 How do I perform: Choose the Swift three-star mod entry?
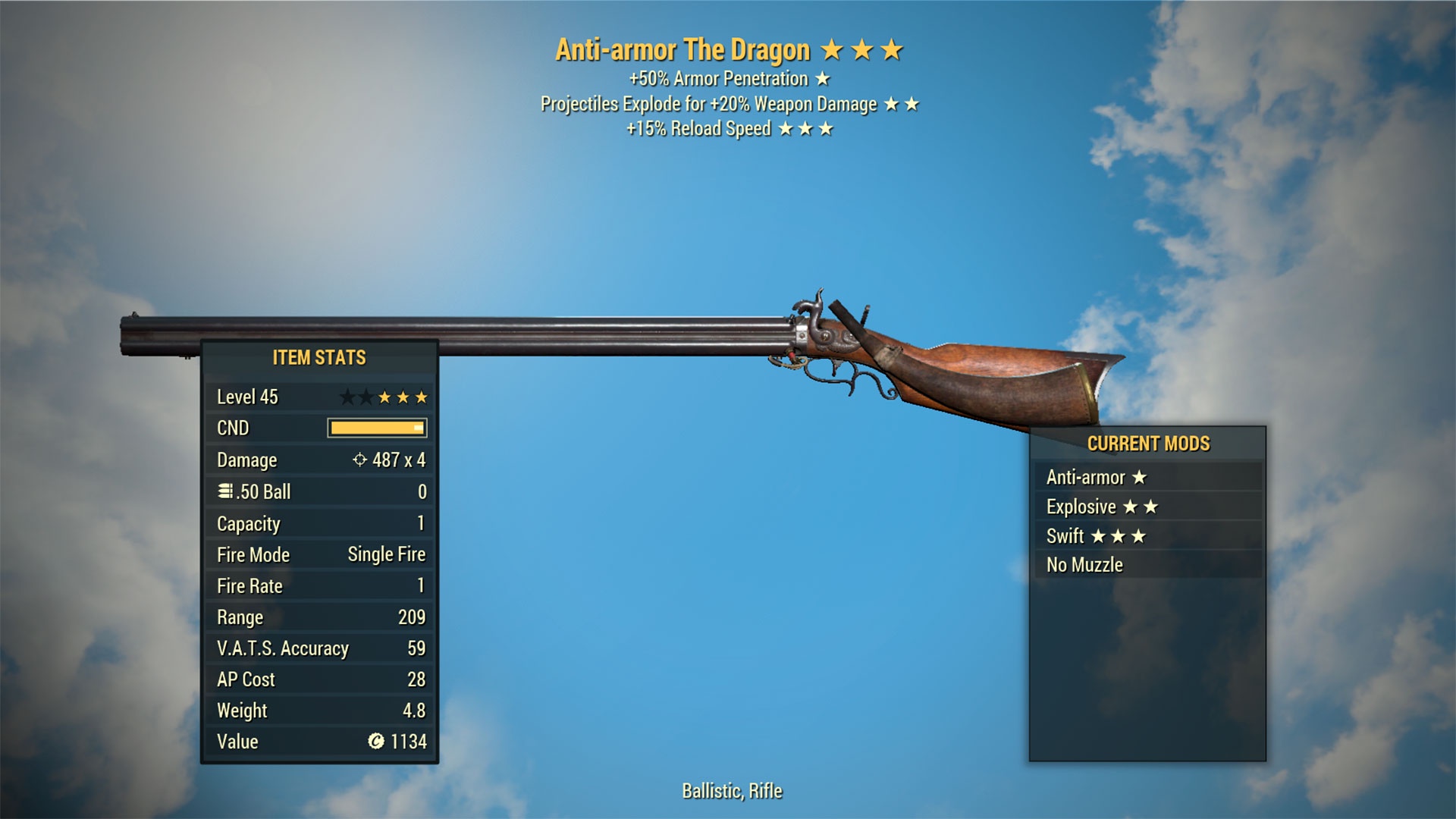[1147, 536]
